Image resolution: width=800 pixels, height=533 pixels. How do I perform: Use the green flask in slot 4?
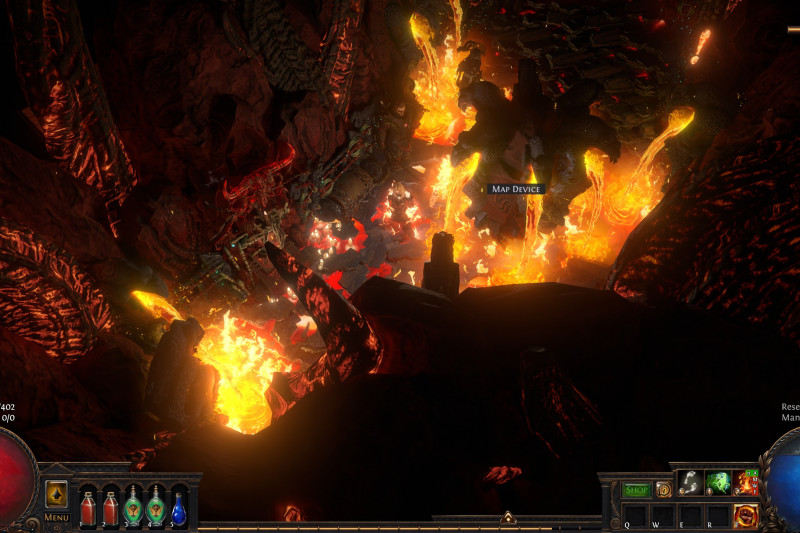(156, 508)
